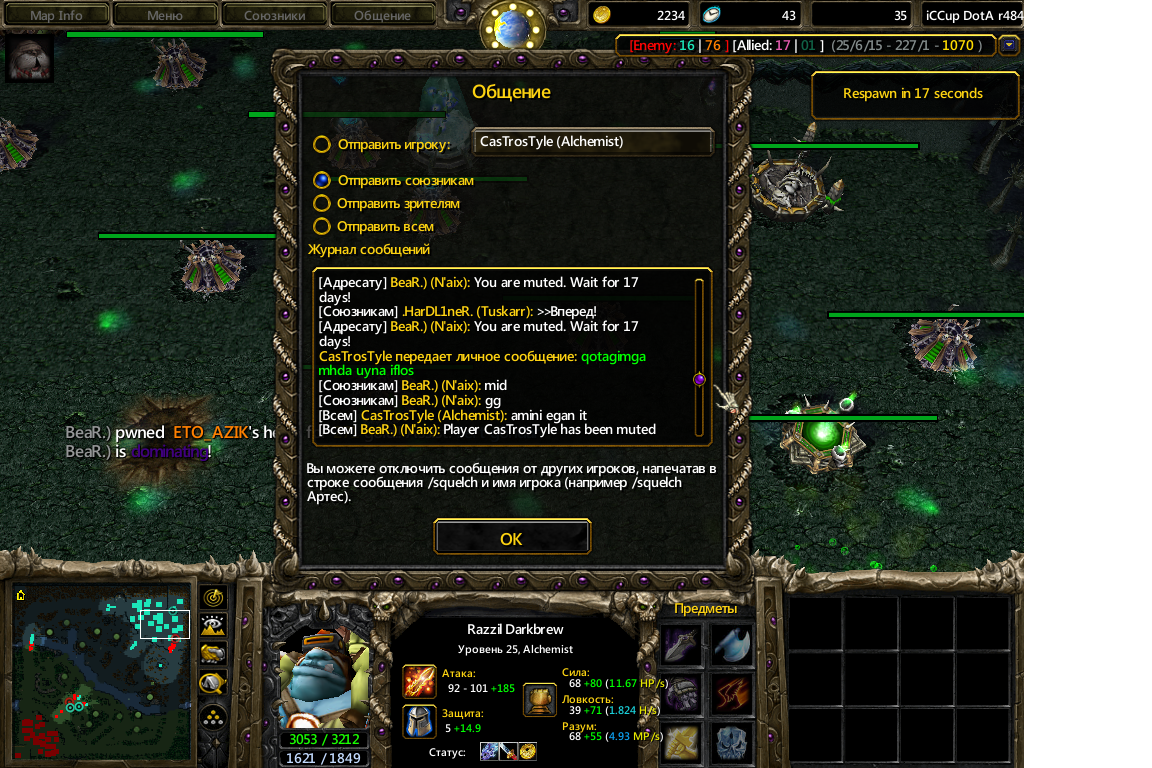This screenshot has height=768, width=1152.
Task: Click the golden fist item slot
Action: point(681,742)
